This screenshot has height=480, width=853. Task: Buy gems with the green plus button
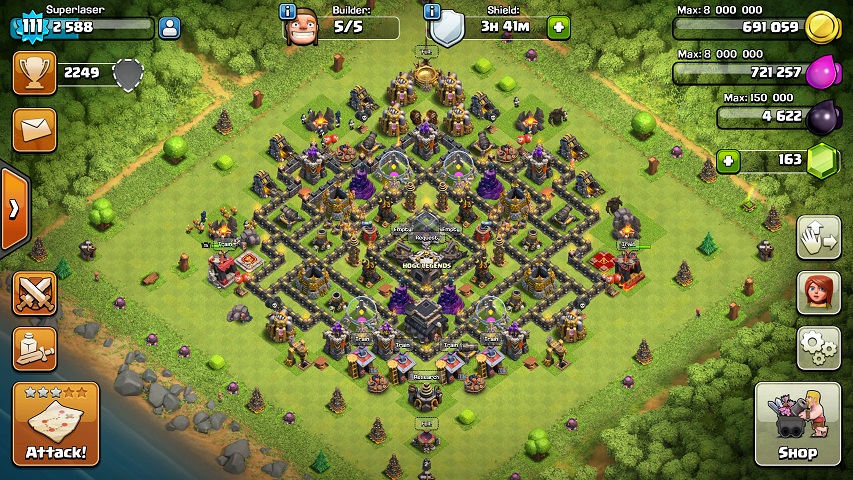tap(729, 160)
